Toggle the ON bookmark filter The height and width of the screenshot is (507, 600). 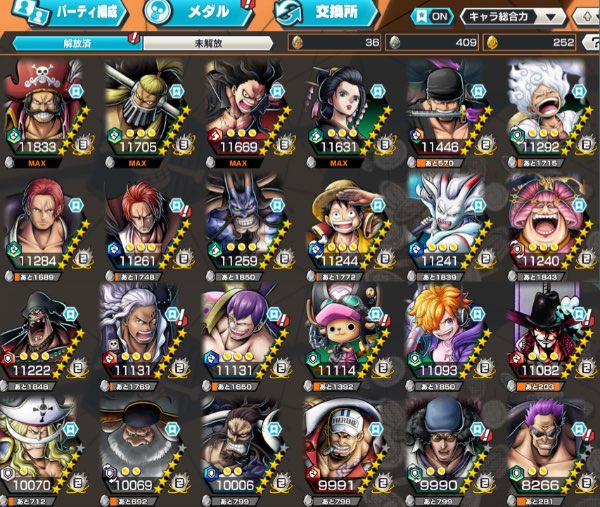pyautogui.click(x=432, y=17)
